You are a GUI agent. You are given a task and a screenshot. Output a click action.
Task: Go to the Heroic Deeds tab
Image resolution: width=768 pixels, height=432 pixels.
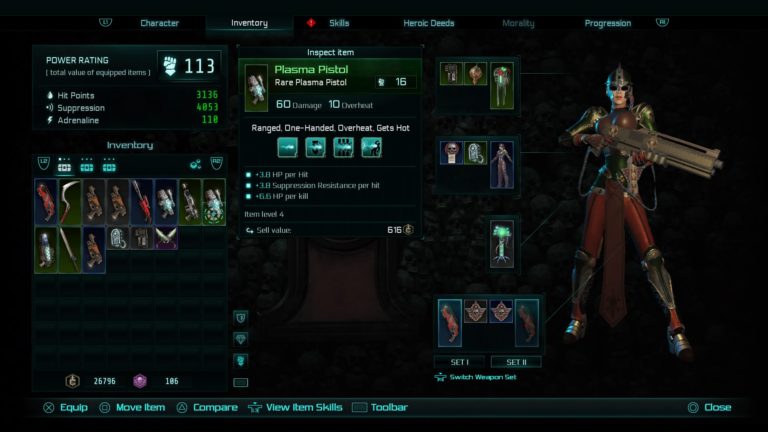coord(429,23)
